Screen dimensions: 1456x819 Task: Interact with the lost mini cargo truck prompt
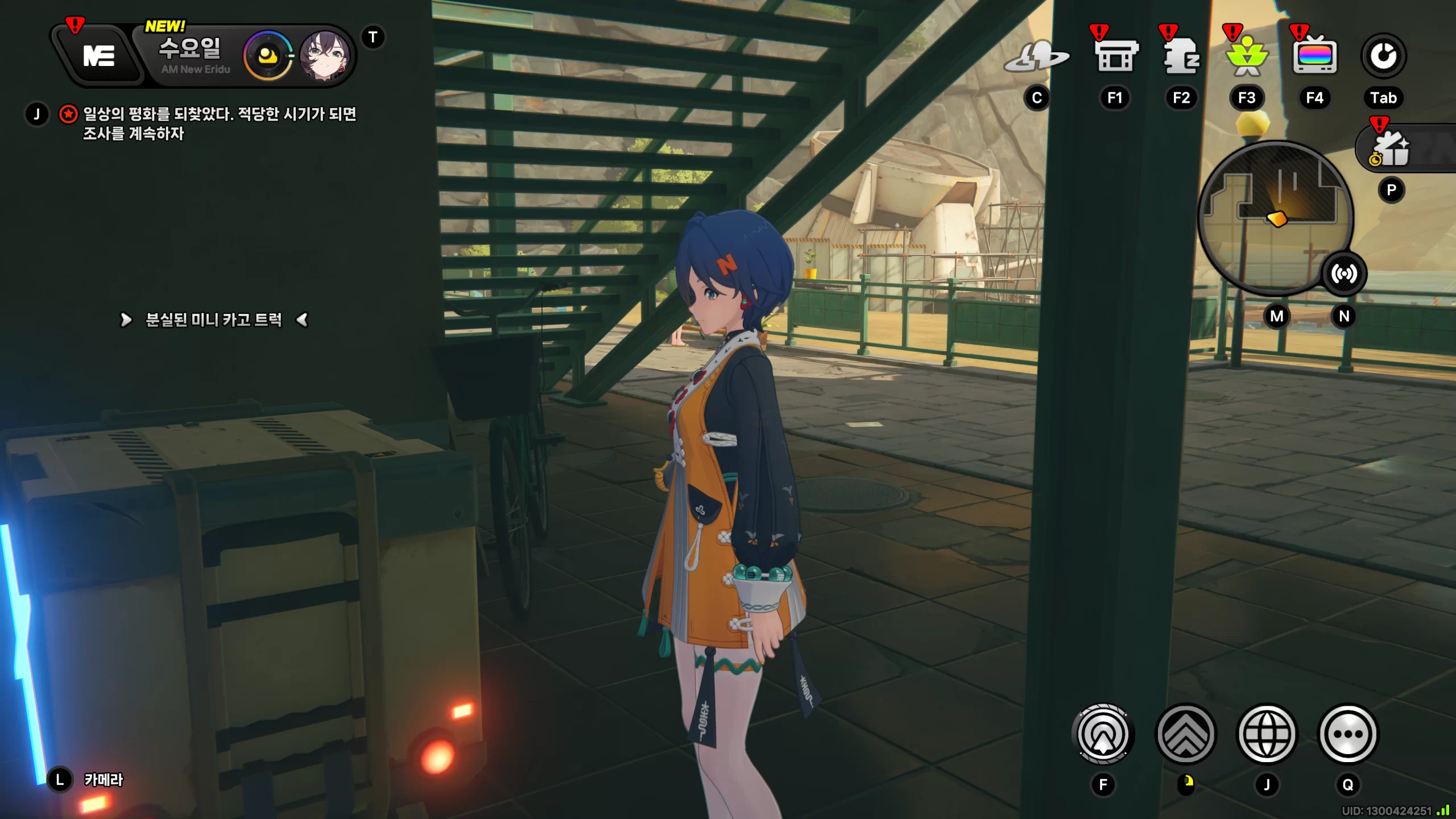(x=213, y=320)
